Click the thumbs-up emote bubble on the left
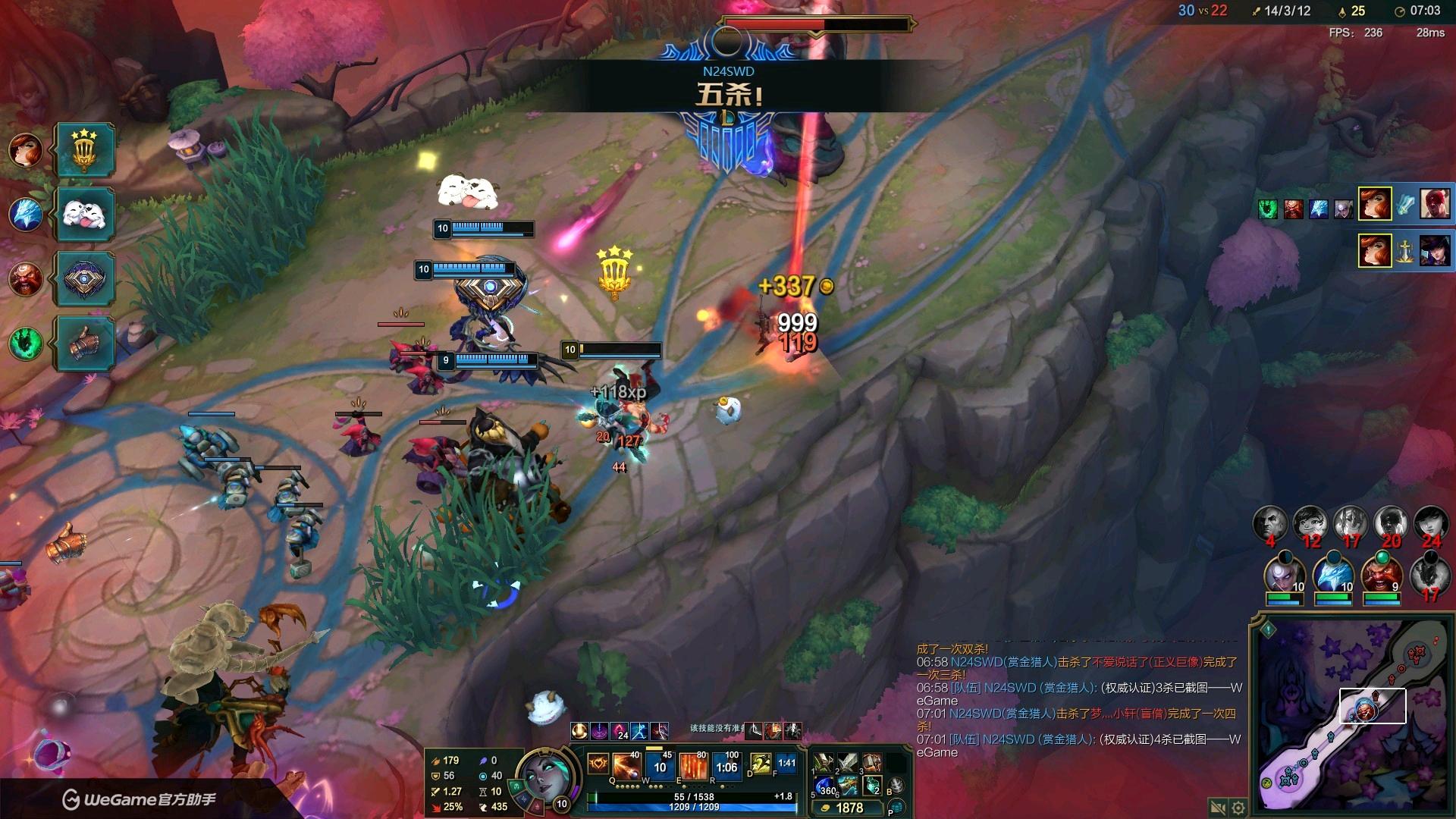Screen dimensions: 1456x819 (x=85, y=343)
